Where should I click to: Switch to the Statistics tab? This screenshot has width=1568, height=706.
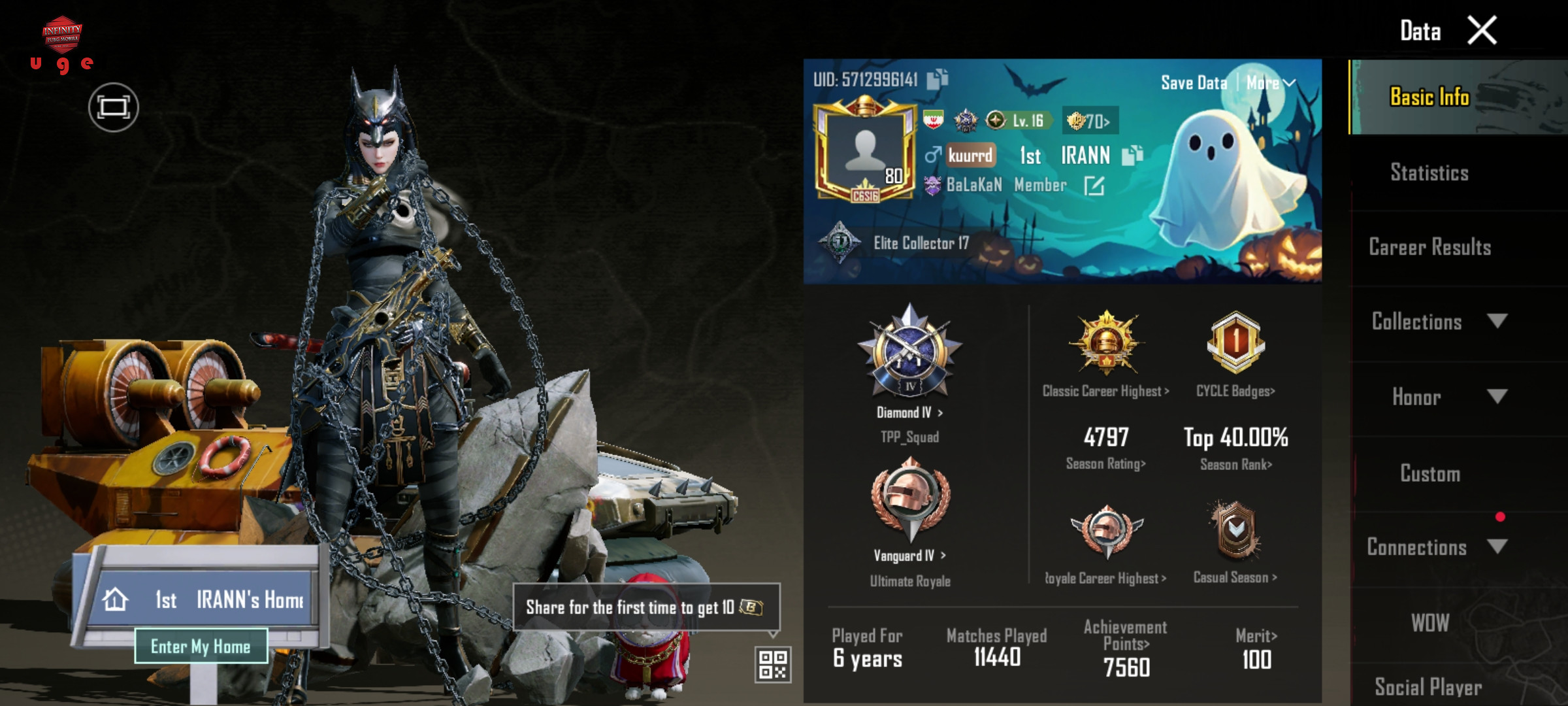click(1429, 173)
